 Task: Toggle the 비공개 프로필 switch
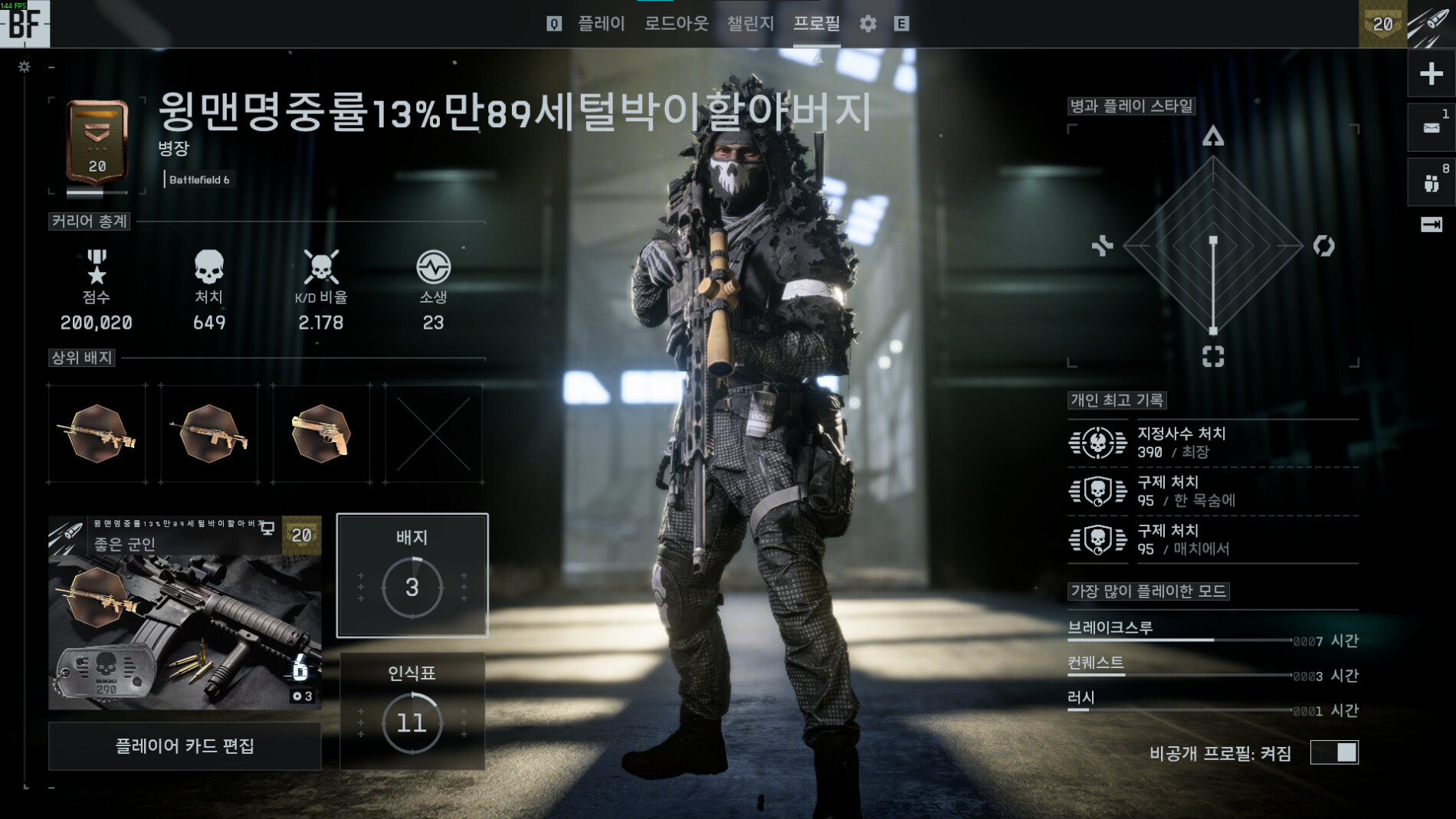tap(1334, 752)
